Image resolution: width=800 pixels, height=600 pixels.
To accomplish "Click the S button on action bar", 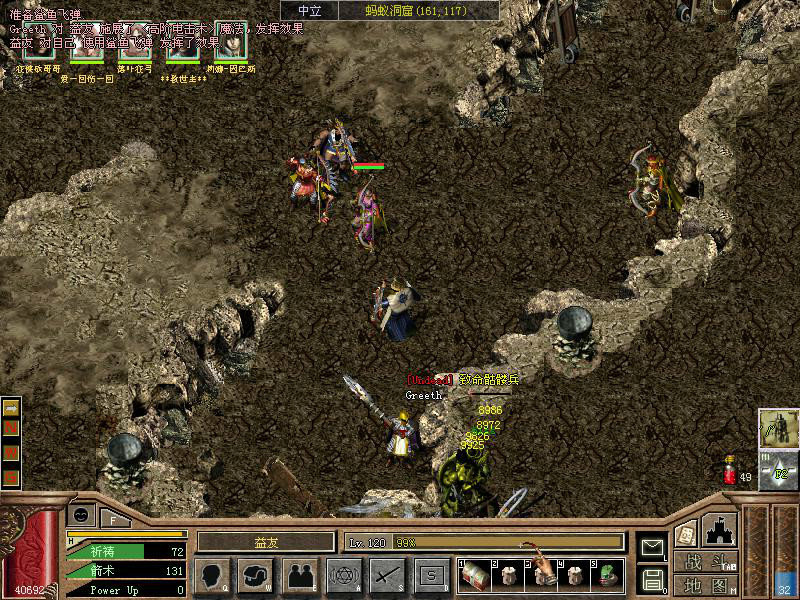I will (x=431, y=574).
